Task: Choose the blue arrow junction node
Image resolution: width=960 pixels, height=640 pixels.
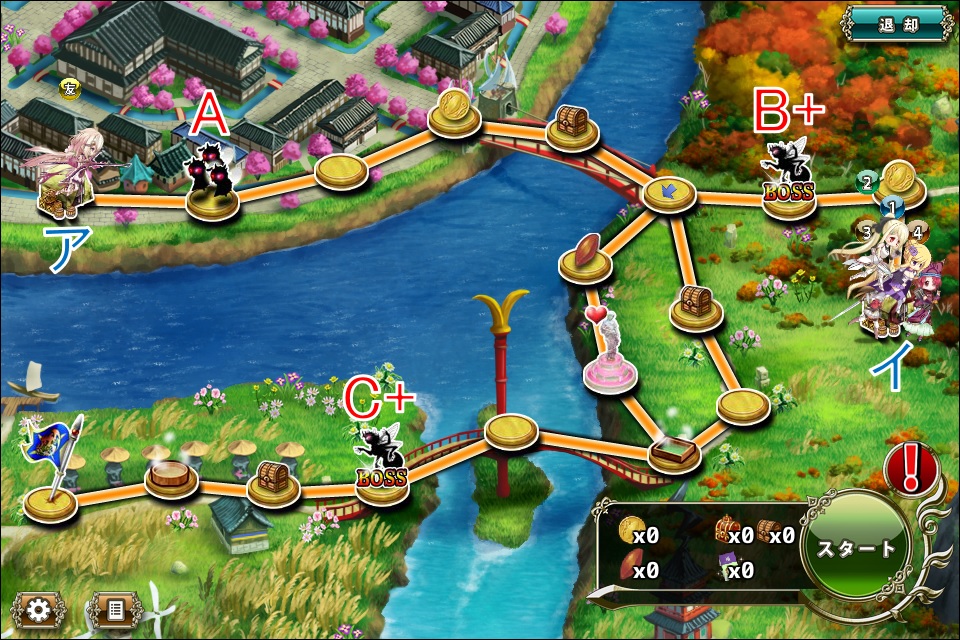Action: [x=669, y=194]
